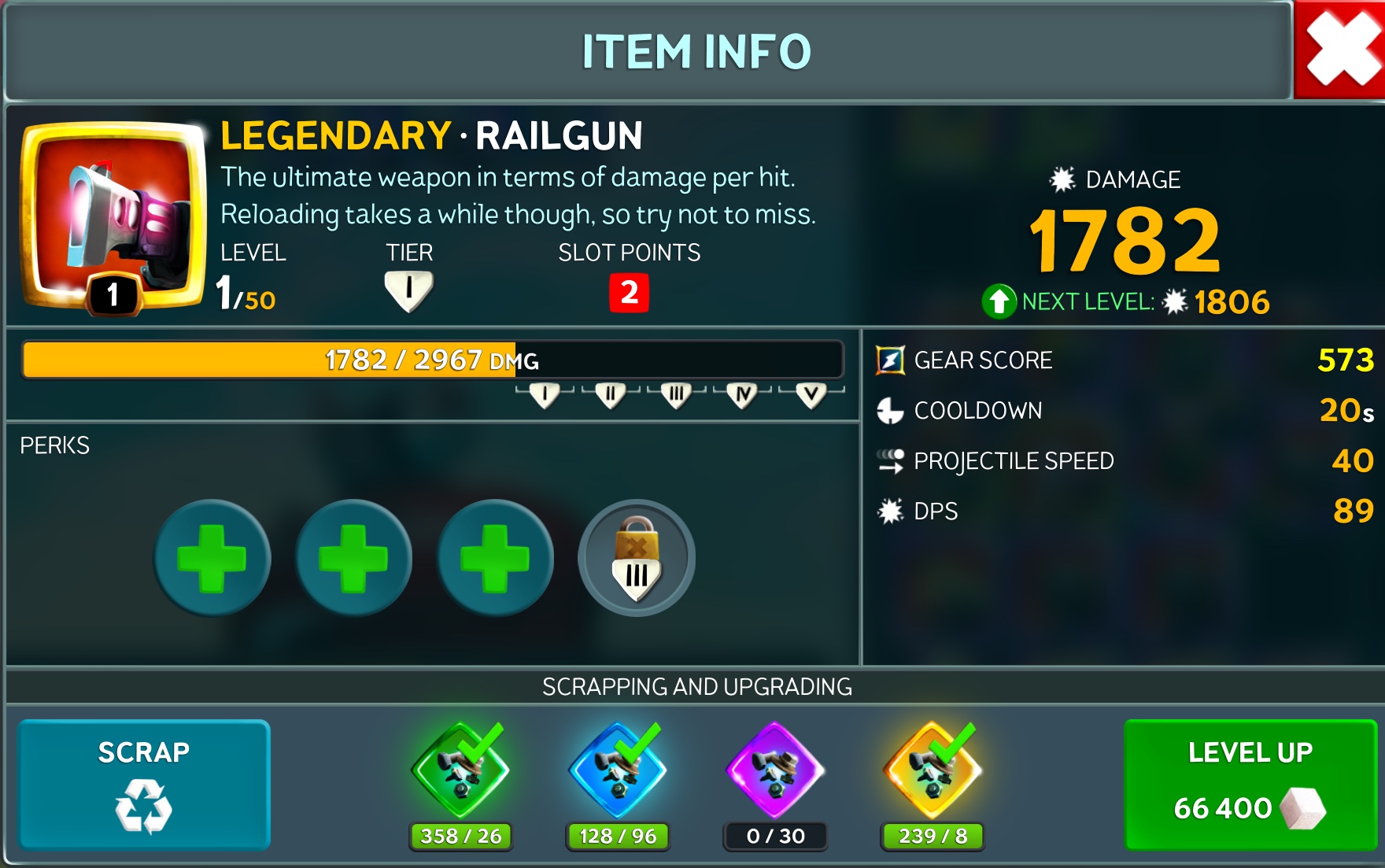The image size is (1385, 868).
Task: Select the green parts icon showing 358 / 26
Action: (460, 771)
